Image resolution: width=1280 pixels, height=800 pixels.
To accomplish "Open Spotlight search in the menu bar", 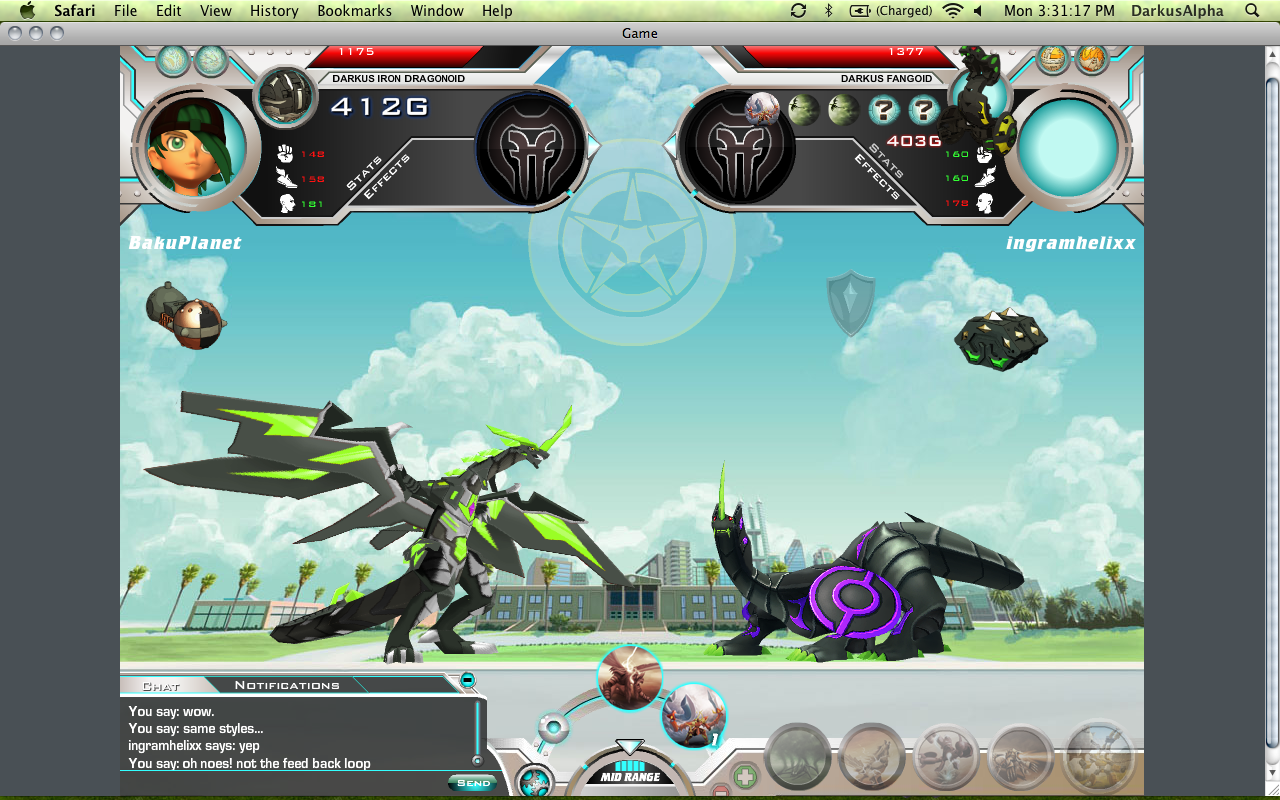I will coord(1252,11).
